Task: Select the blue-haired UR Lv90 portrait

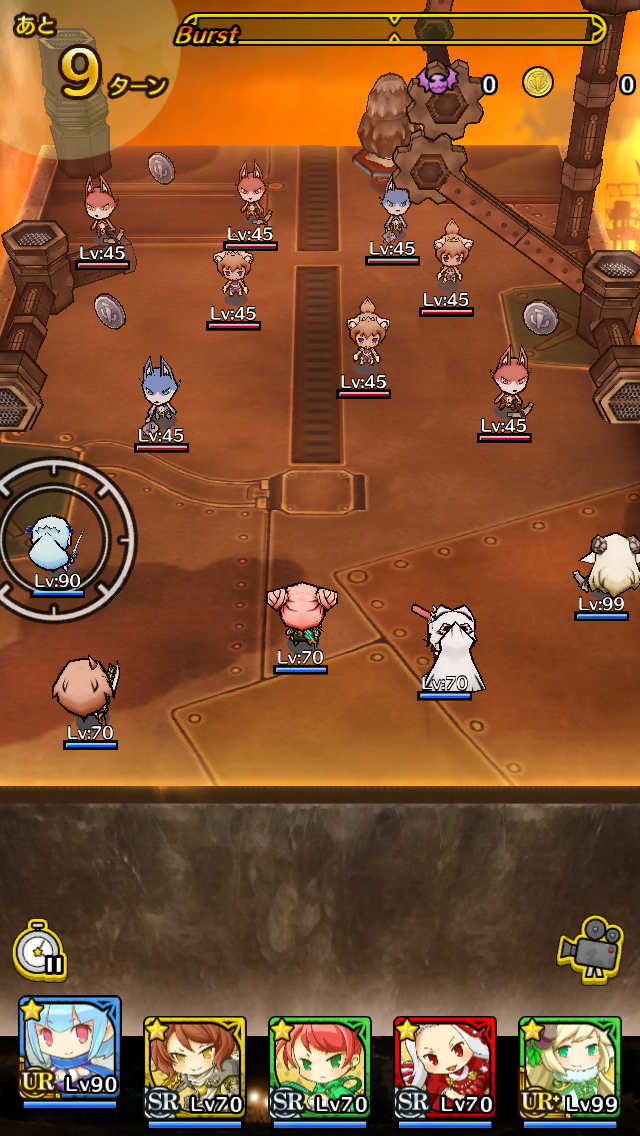Action: tap(70, 1048)
